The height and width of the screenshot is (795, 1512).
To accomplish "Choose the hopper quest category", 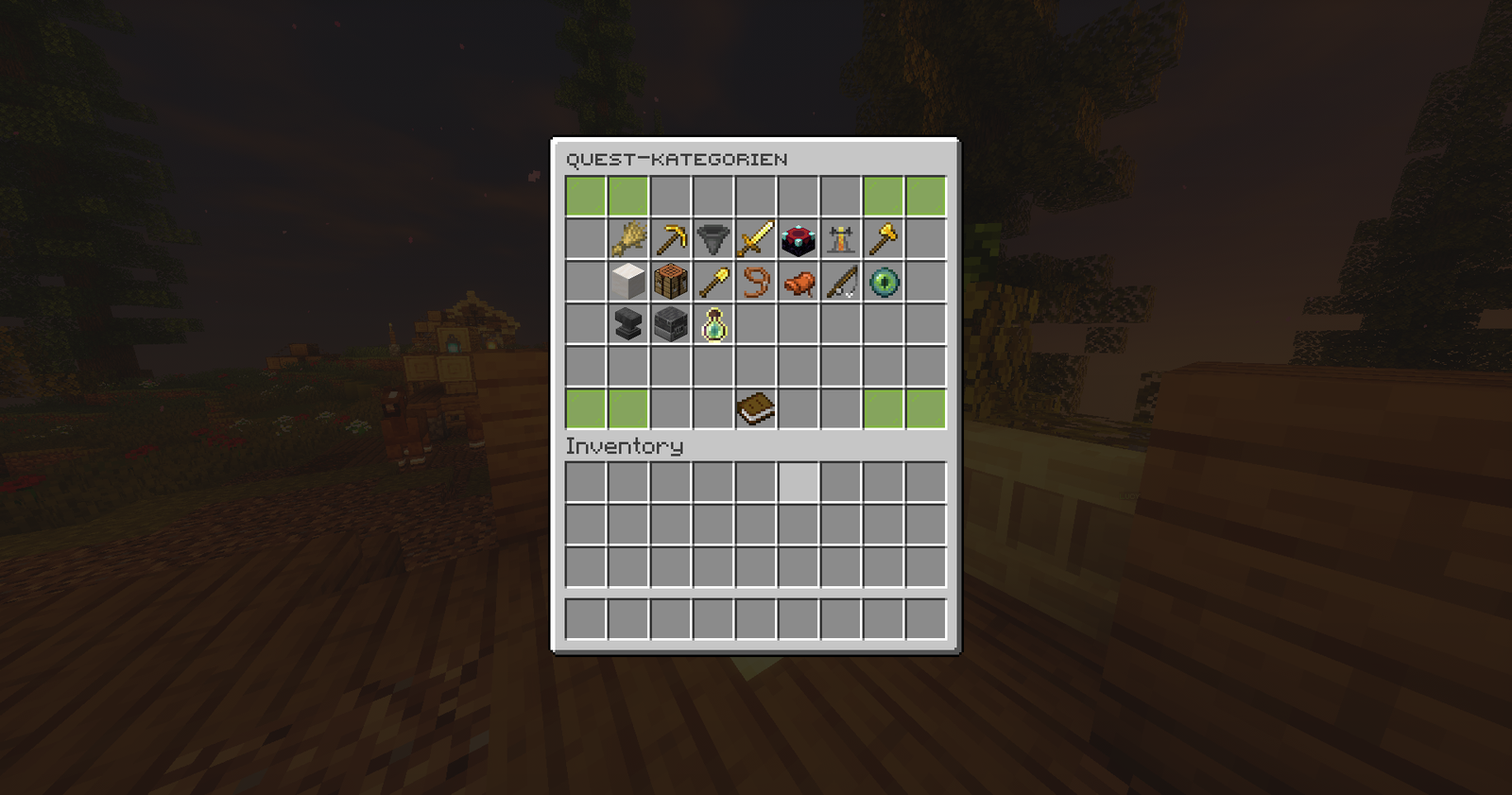I will [713, 239].
